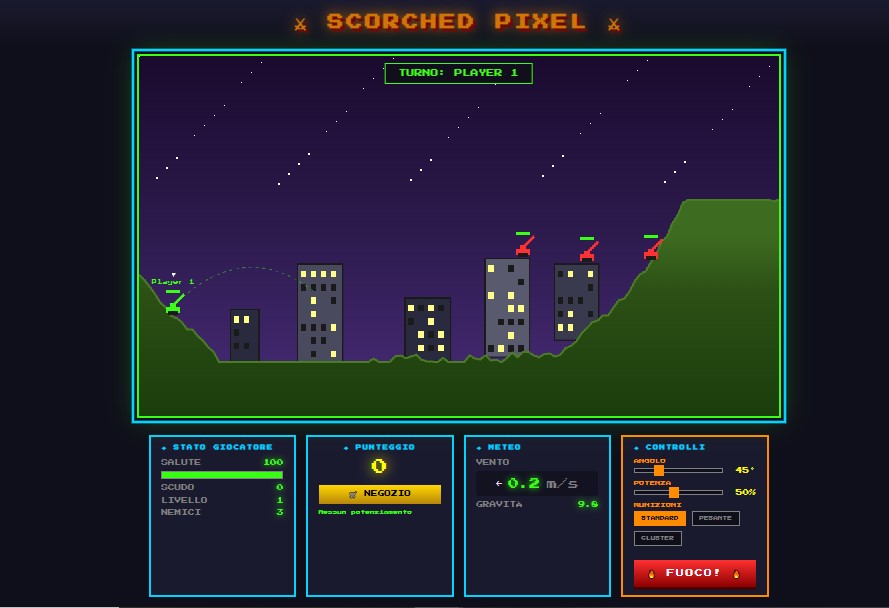Switch to CLUSTER ammunition
This screenshot has height=608, width=889.
coord(657,538)
